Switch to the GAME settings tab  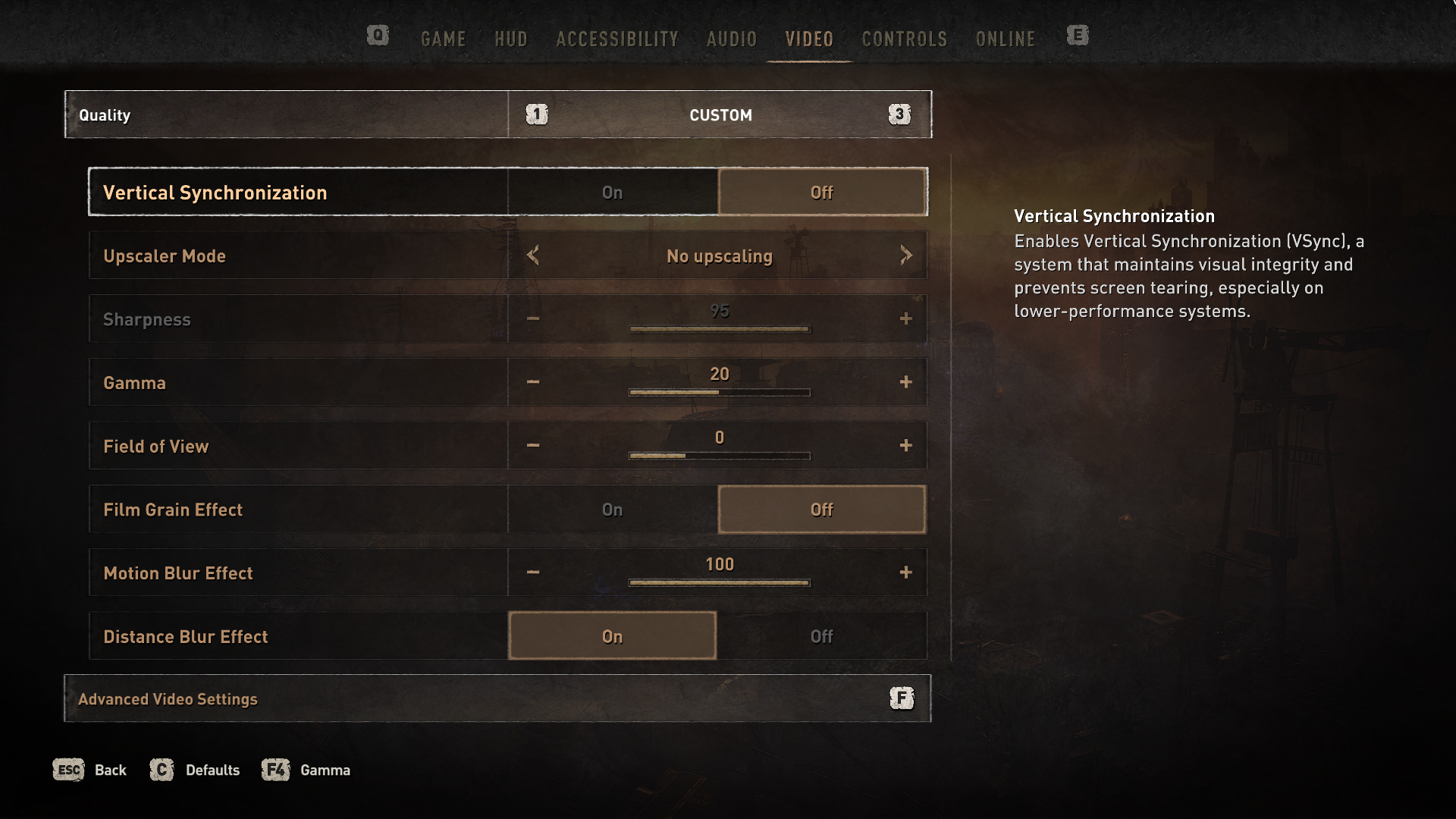(x=443, y=39)
